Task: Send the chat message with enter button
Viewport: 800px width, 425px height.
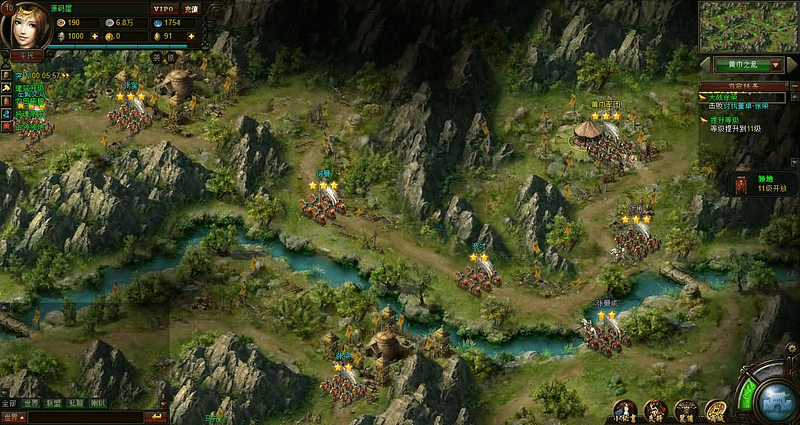Action: [156, 416]
